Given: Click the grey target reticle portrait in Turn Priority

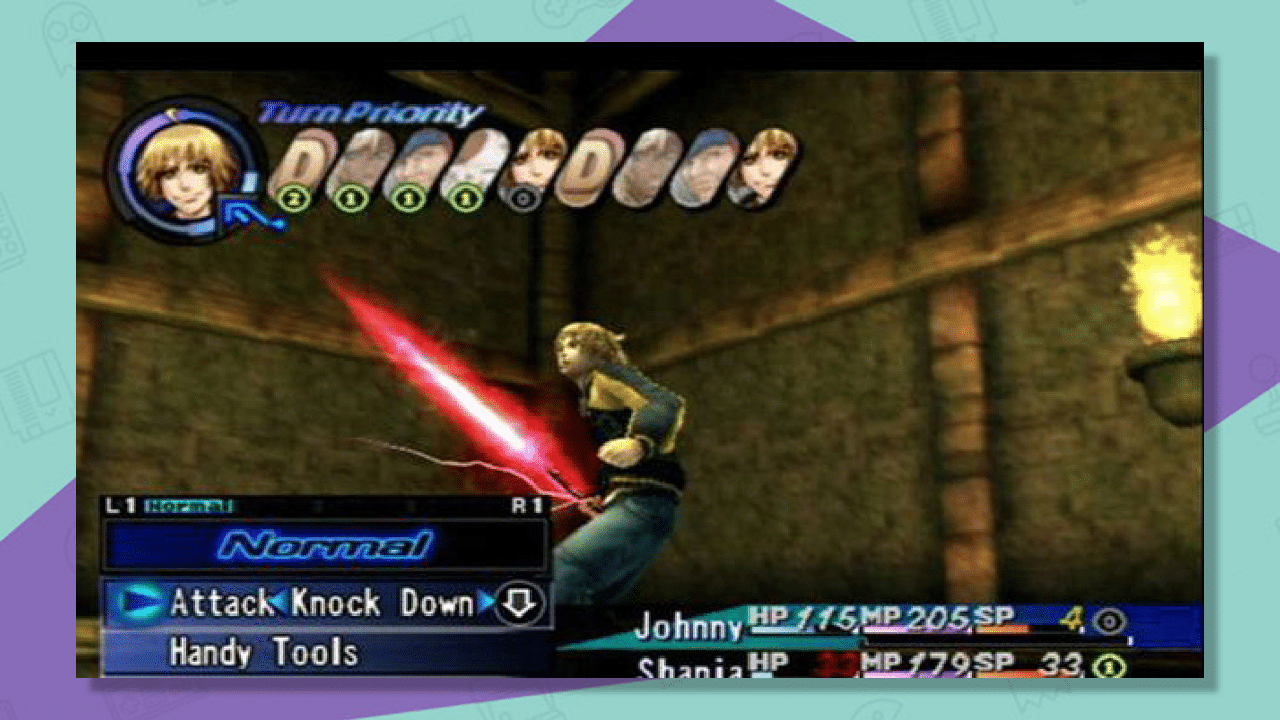Looking at the screenshot, I should pyautogui.click(x=524, y=199).
